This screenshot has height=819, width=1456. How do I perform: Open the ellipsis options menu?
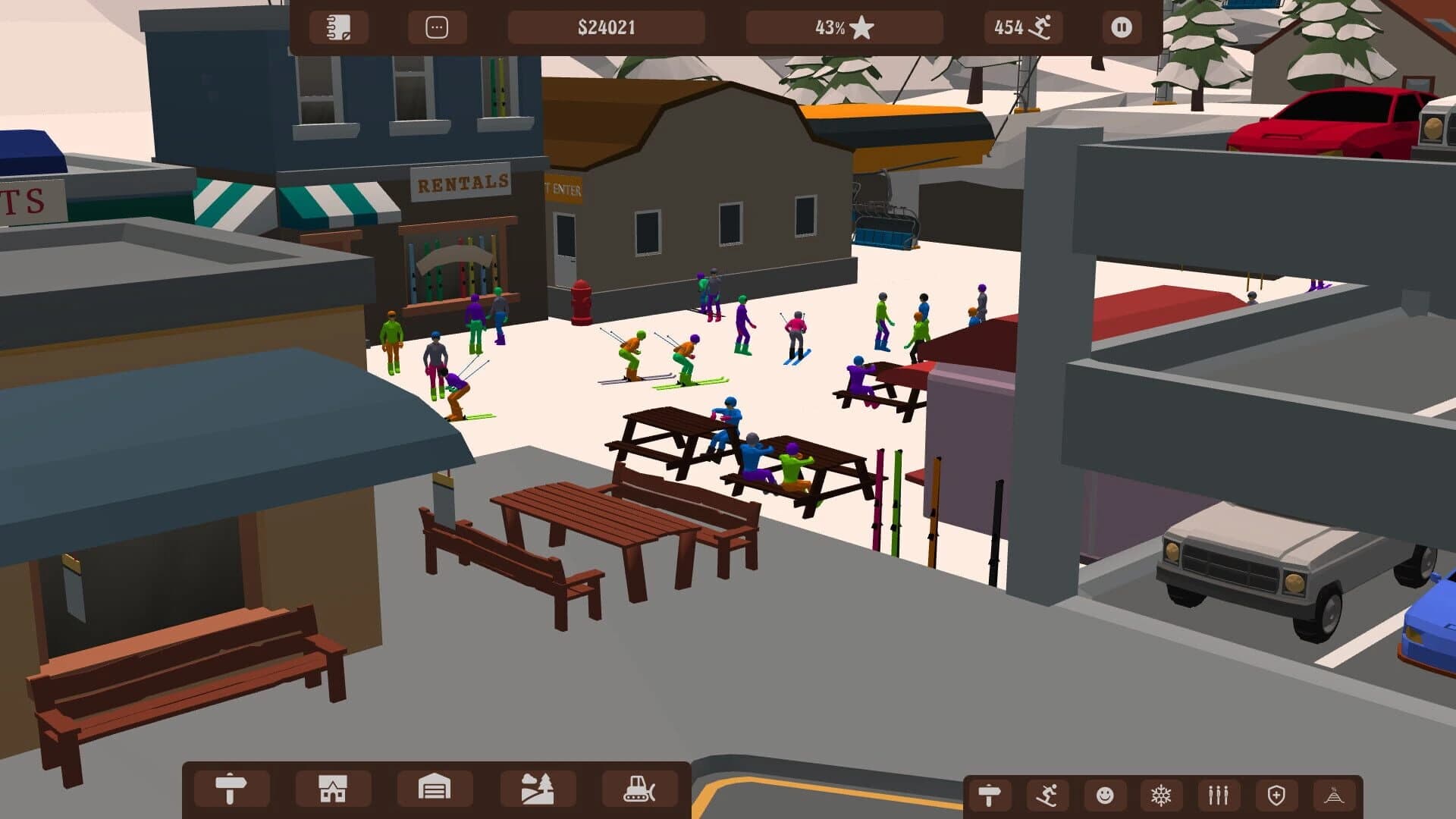point(438,27)
